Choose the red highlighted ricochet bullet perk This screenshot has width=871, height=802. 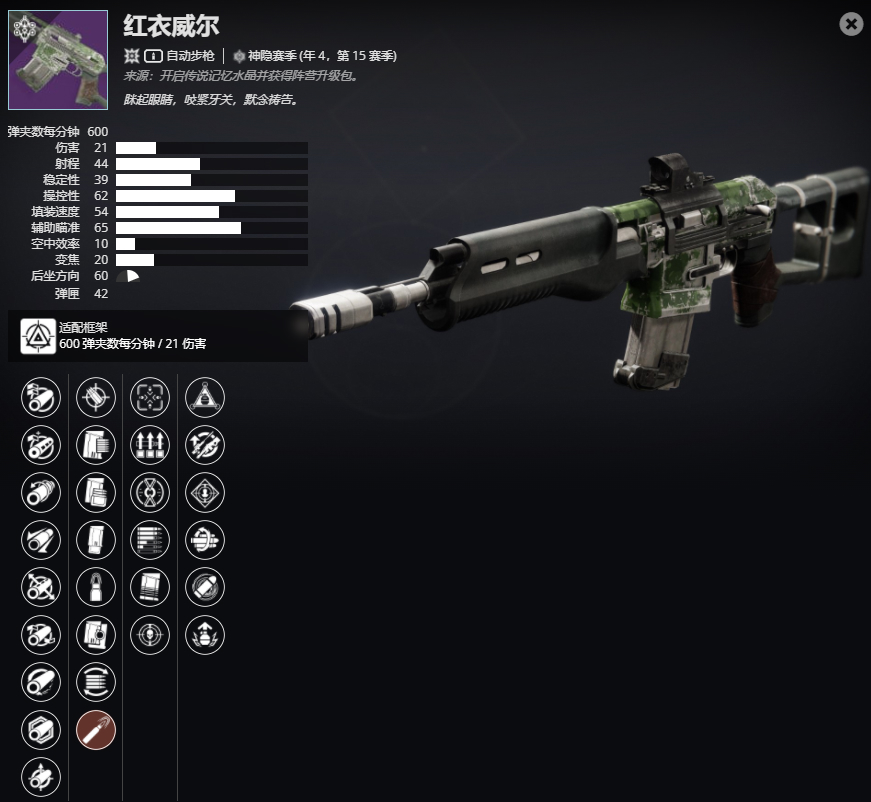click(96, 729)
